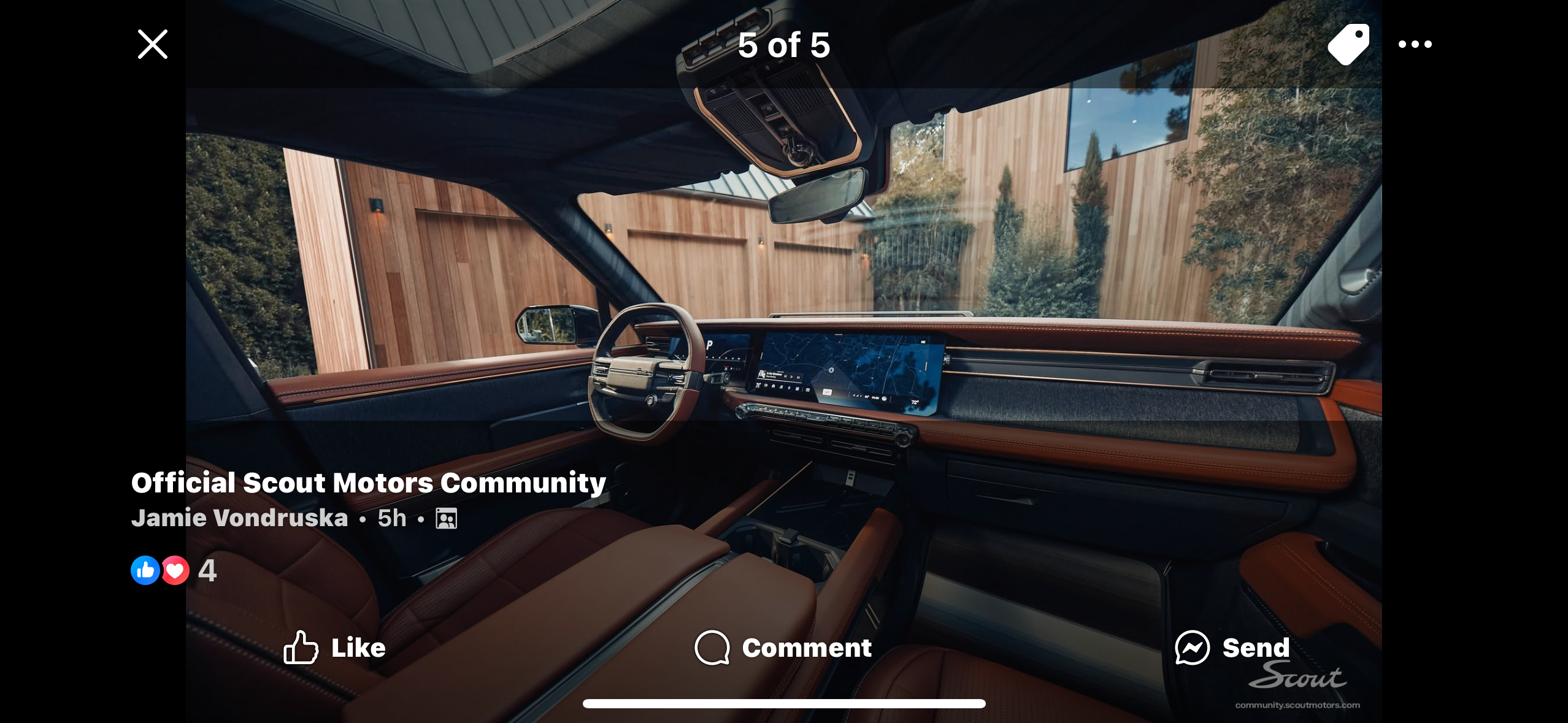Close the photo viewer
This screenshot has width=1568, height=723.
pyautogui.click(x=153, y=44)
